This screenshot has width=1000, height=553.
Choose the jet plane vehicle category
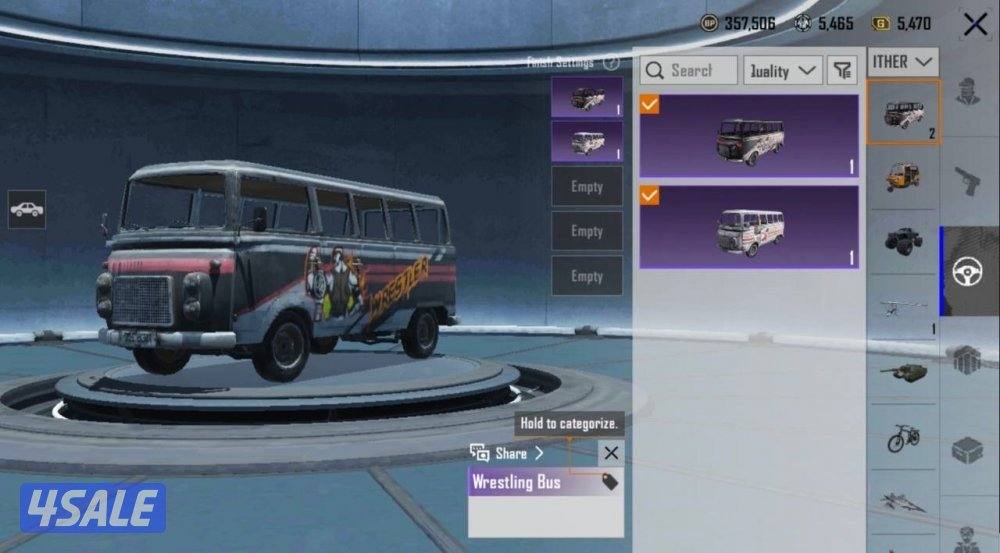pyautogui.click(x=902, y=500)
